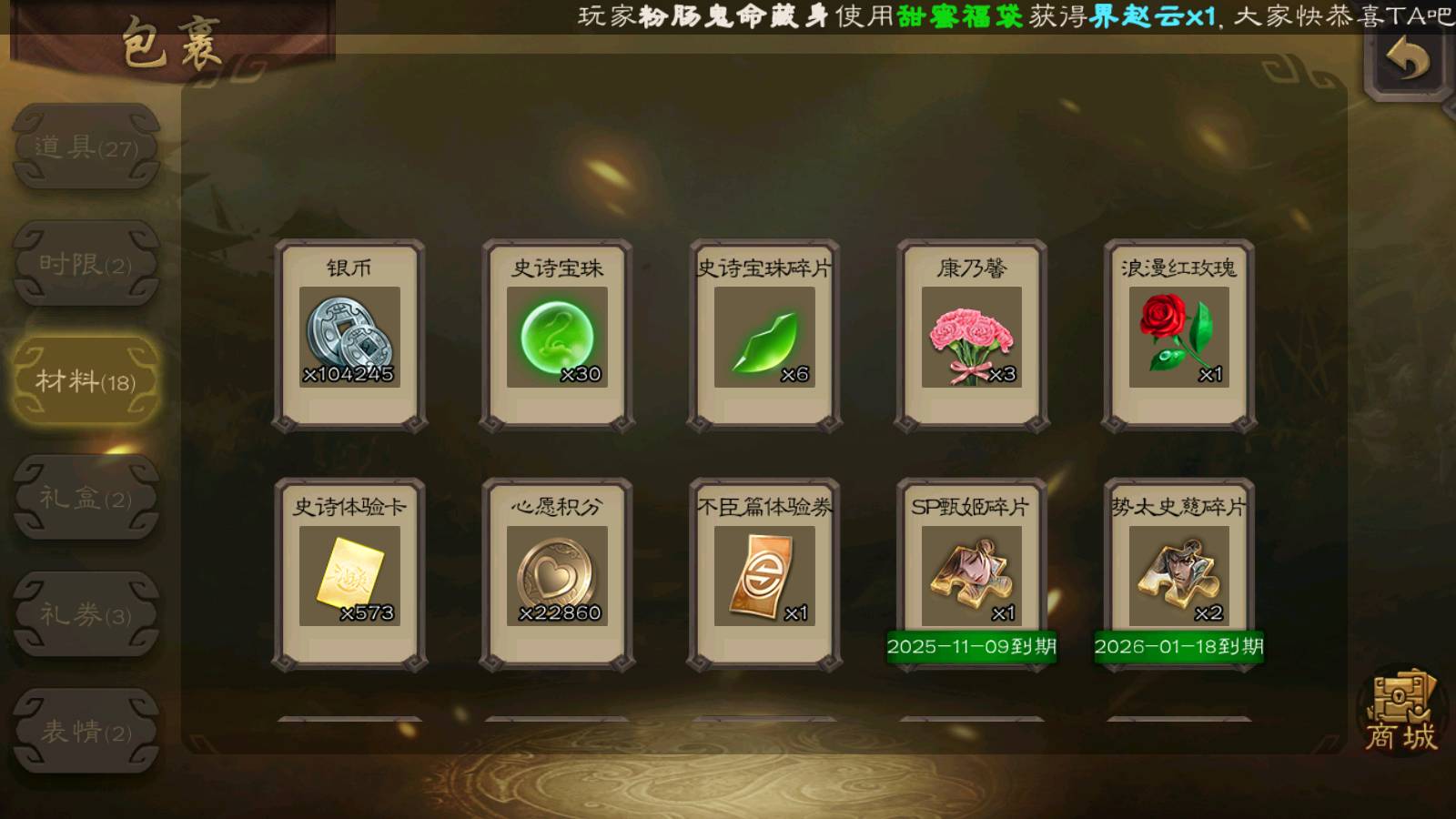Open the 时限 category tab
The image size is (1456, 819).
[86, 264]
